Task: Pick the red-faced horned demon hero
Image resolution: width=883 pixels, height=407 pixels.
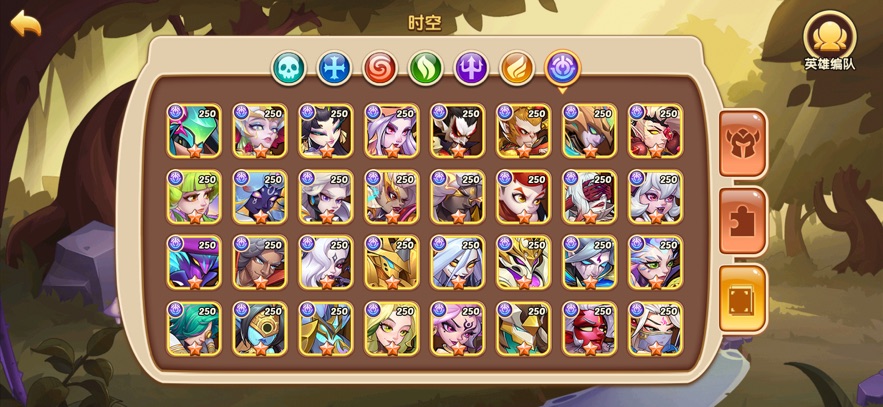Action: coord(590,329)
